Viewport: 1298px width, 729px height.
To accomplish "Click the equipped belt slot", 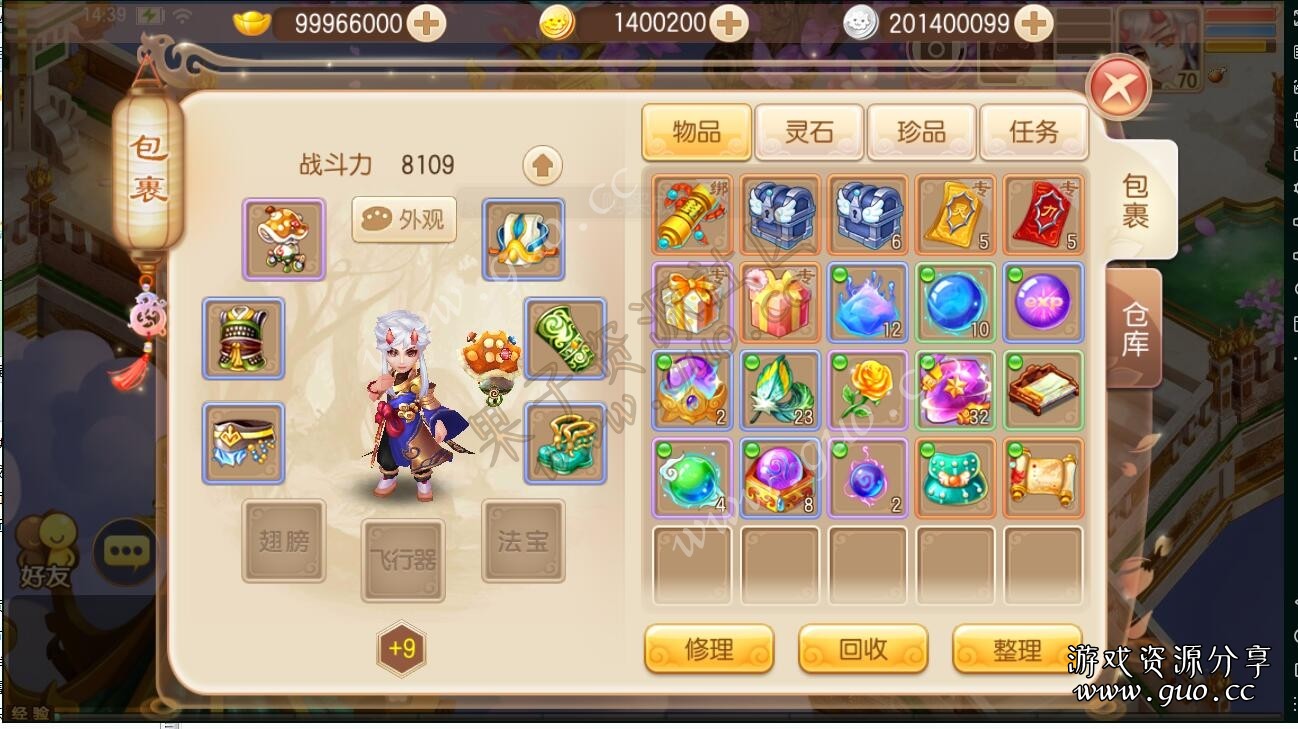I will point(243,443).
